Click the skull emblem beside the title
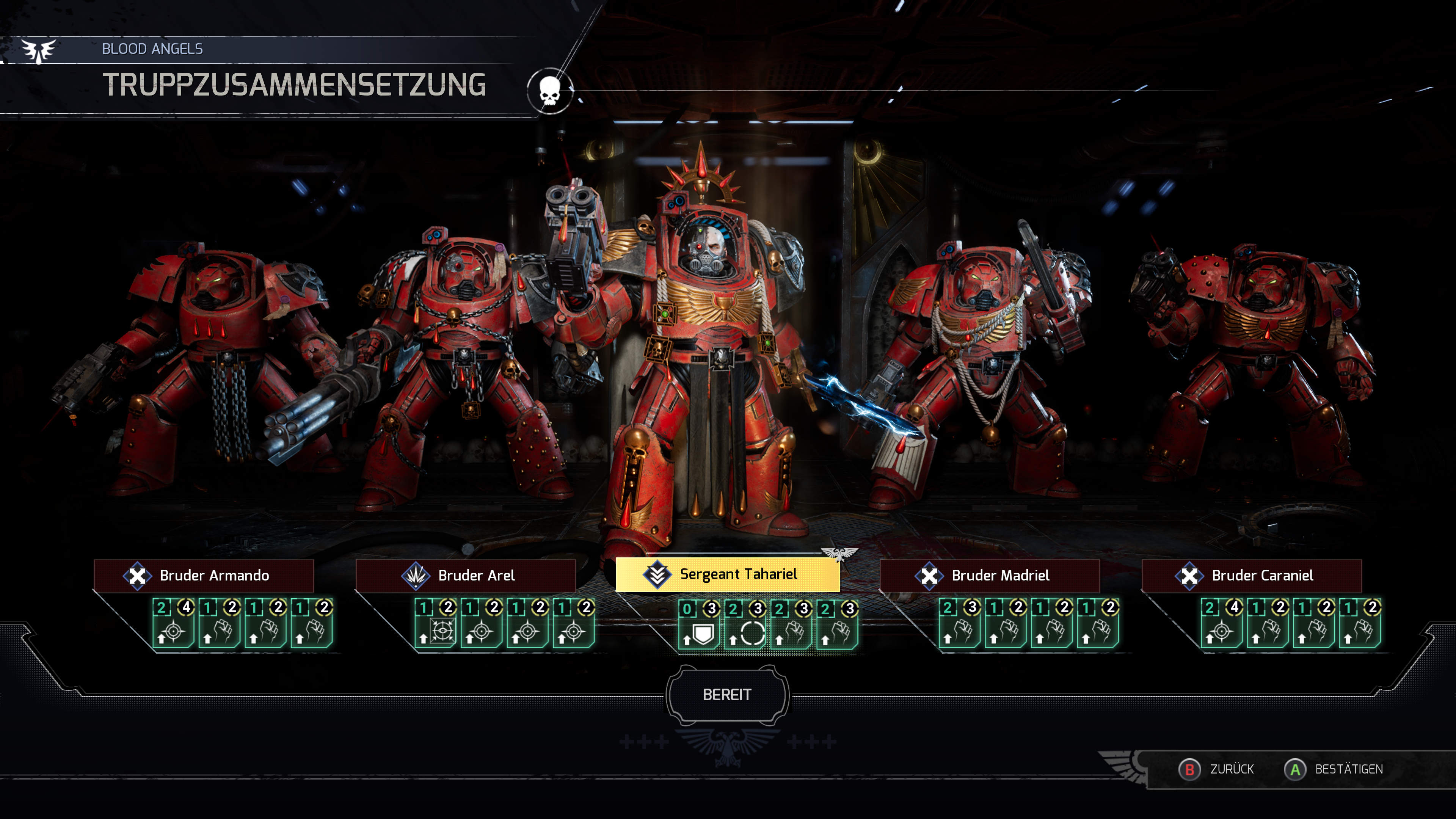Screen dimensions: 1456x819 tap(549, 91)
